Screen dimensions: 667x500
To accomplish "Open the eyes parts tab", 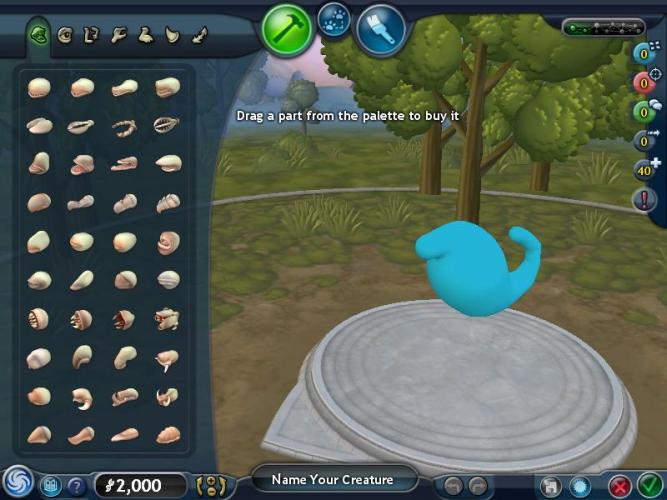I will point(66,35).
